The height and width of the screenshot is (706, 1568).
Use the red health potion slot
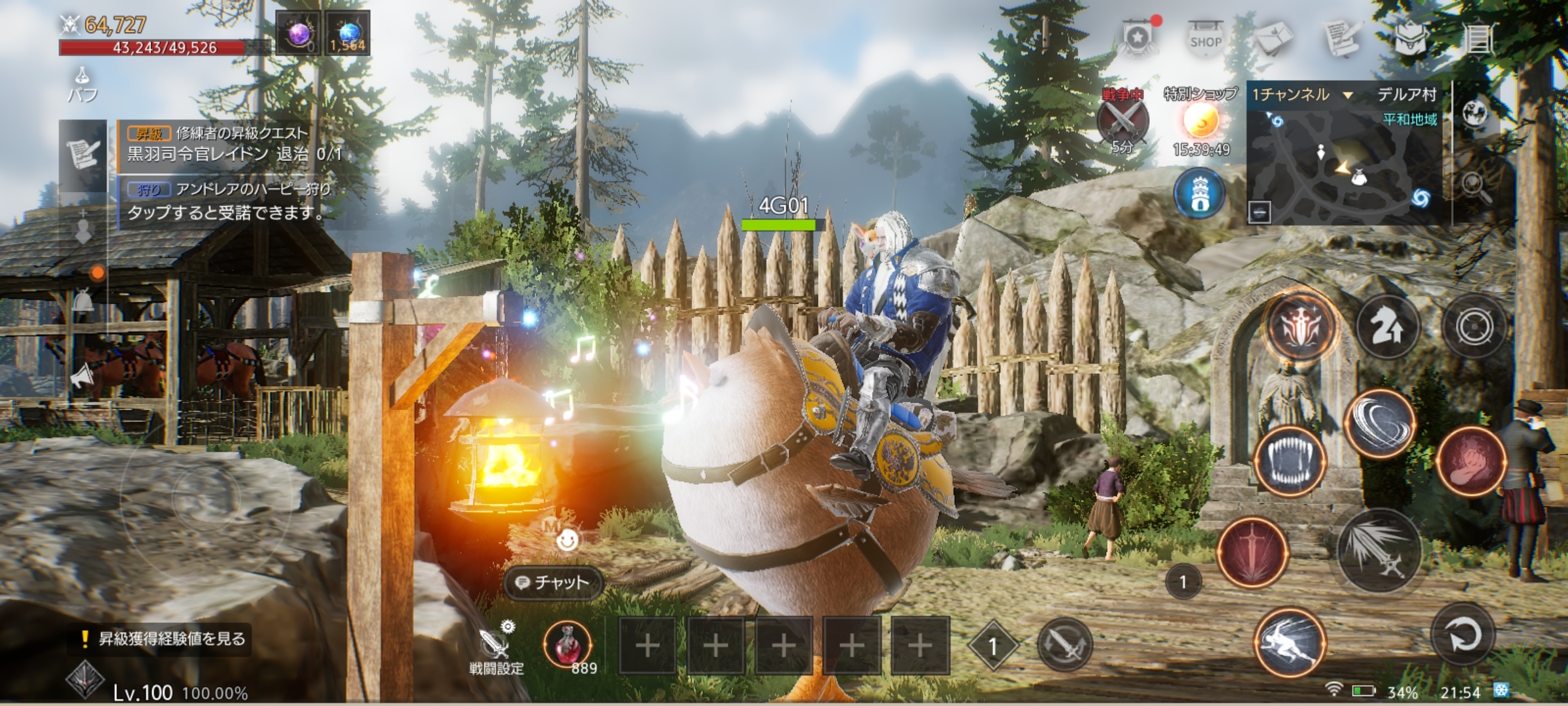pyautogui.click(x=568, y=644)
